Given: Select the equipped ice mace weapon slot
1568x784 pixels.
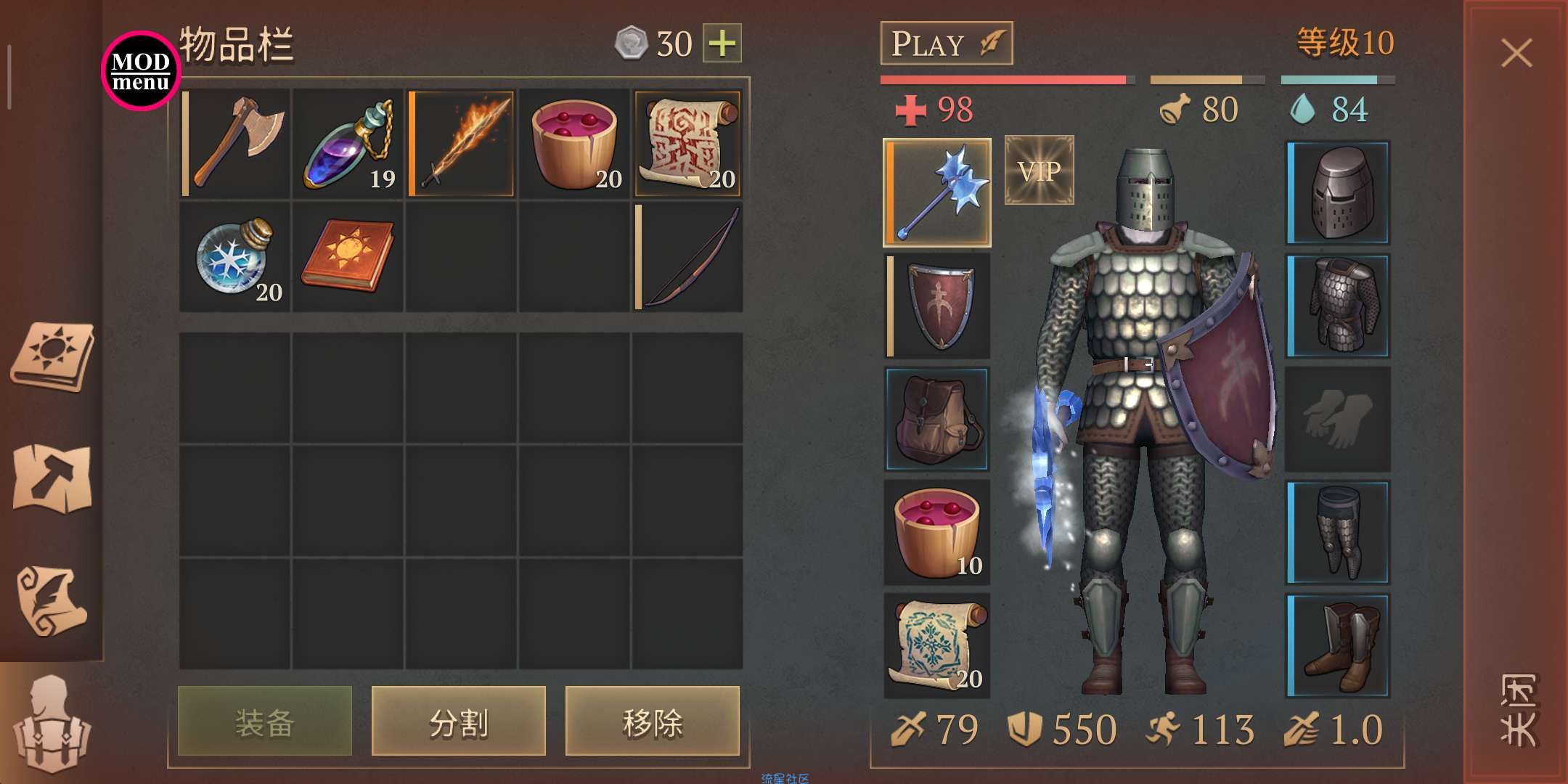Looking at the screenshot, I should [937, 192].
